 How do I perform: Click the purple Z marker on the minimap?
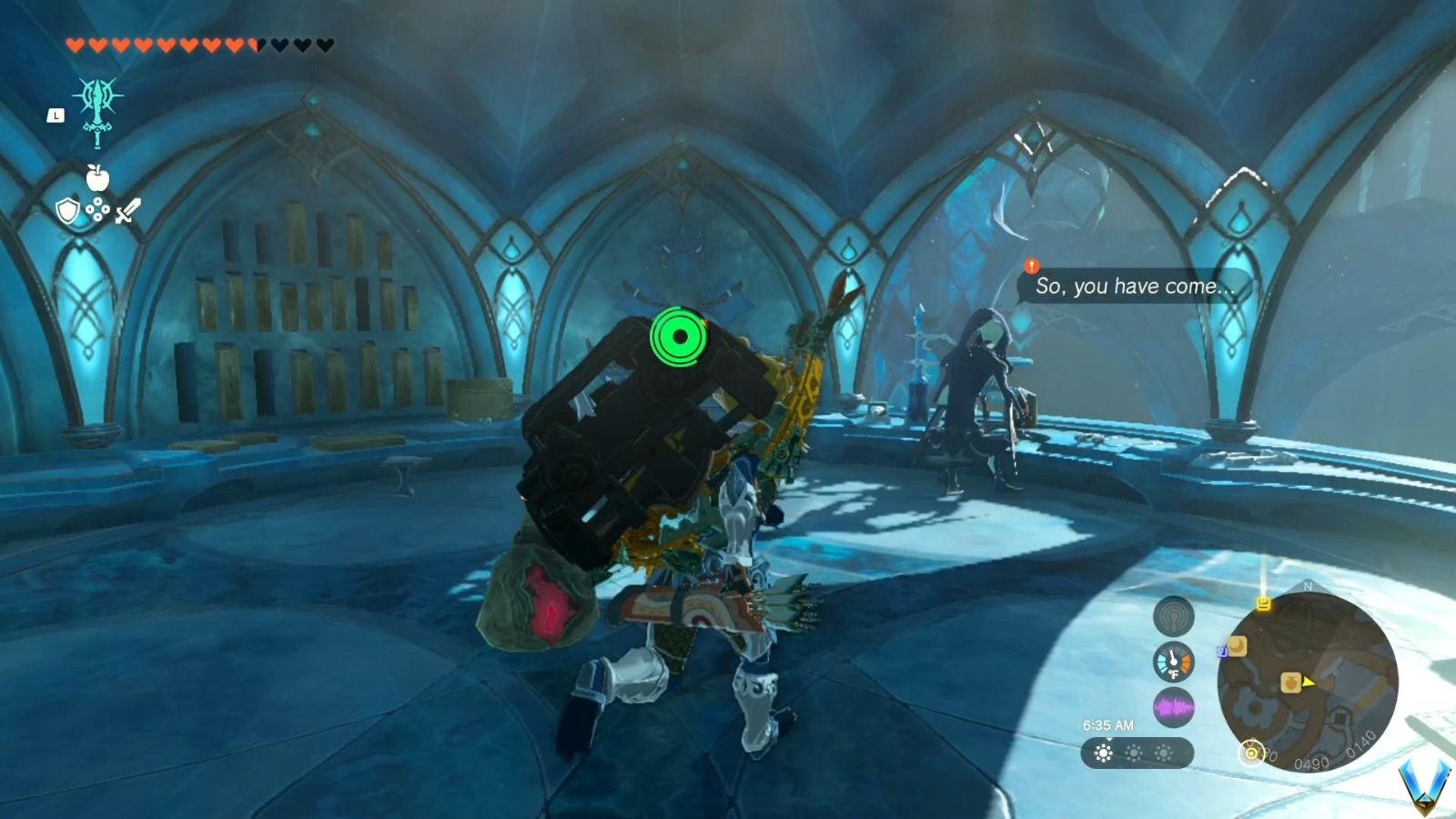[1223, 651]
